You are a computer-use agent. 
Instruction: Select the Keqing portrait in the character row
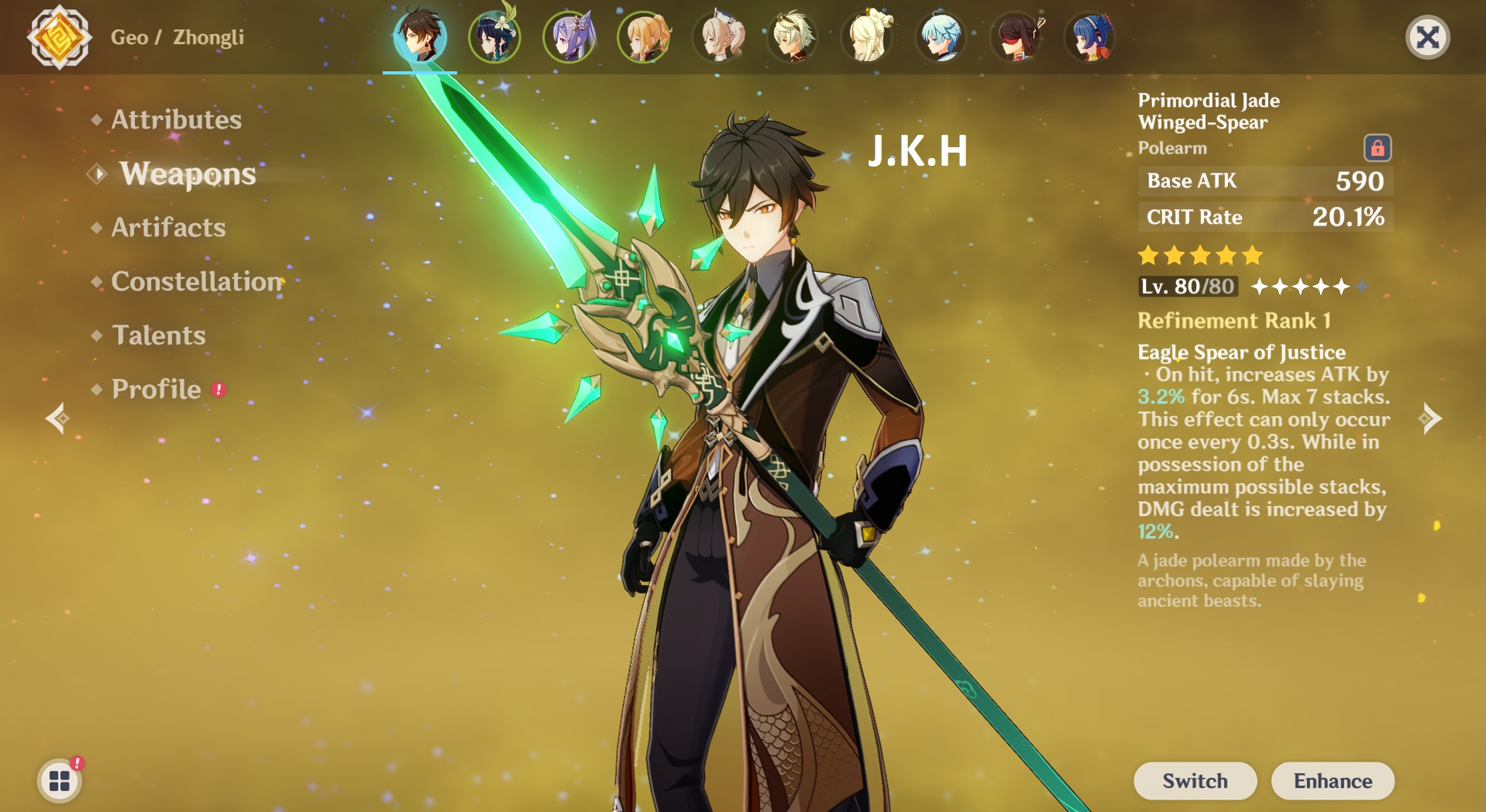pos(571,36)
